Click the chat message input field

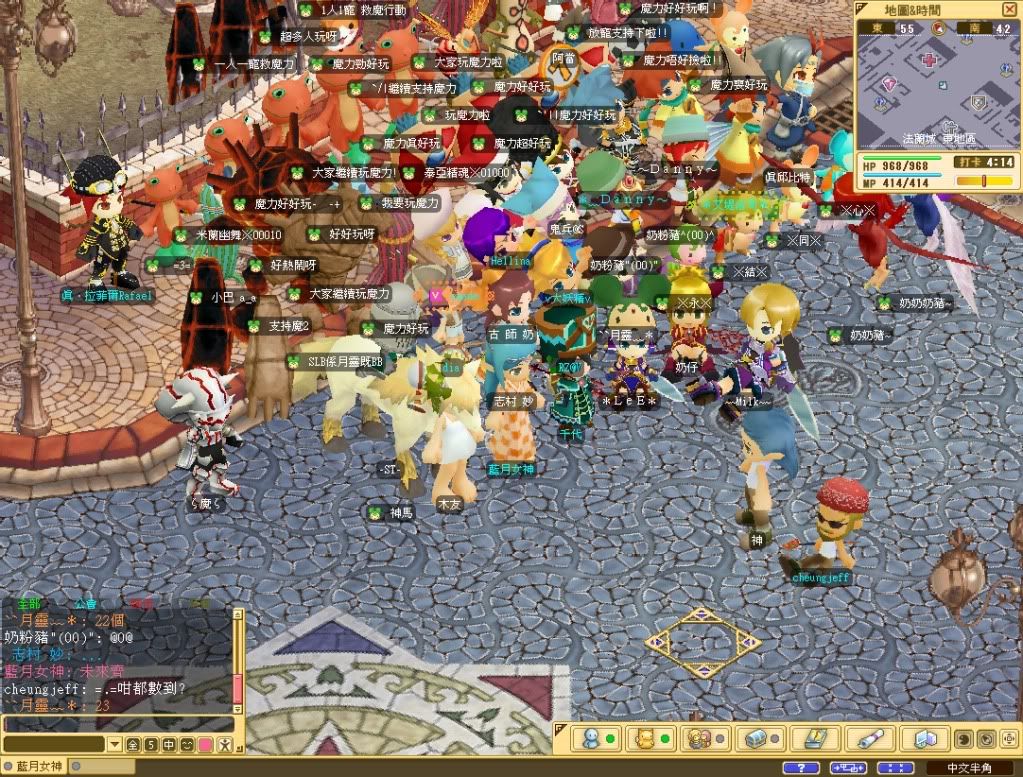click(118, 724)
